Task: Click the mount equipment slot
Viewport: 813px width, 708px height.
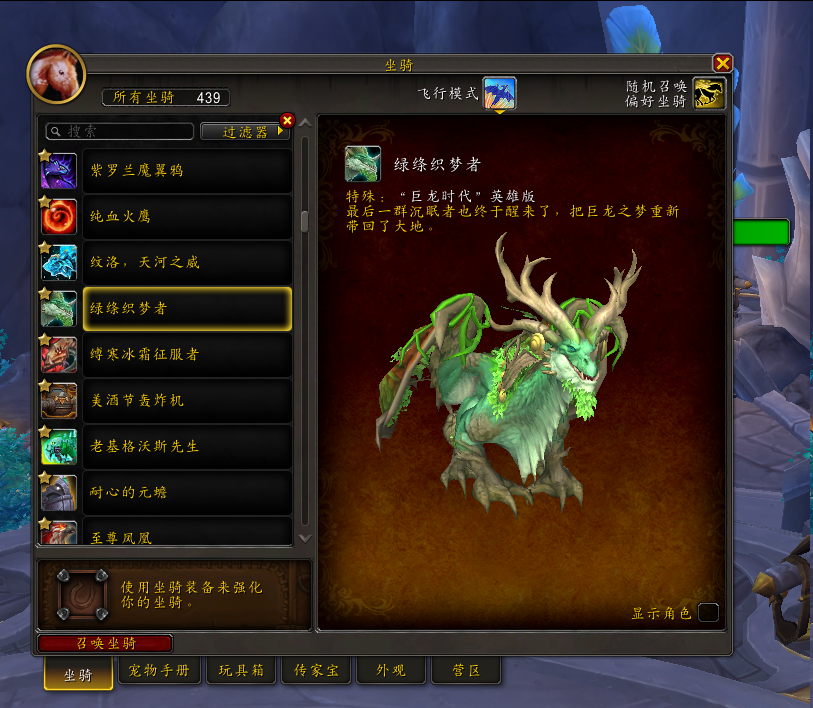Action: [82, 594]
